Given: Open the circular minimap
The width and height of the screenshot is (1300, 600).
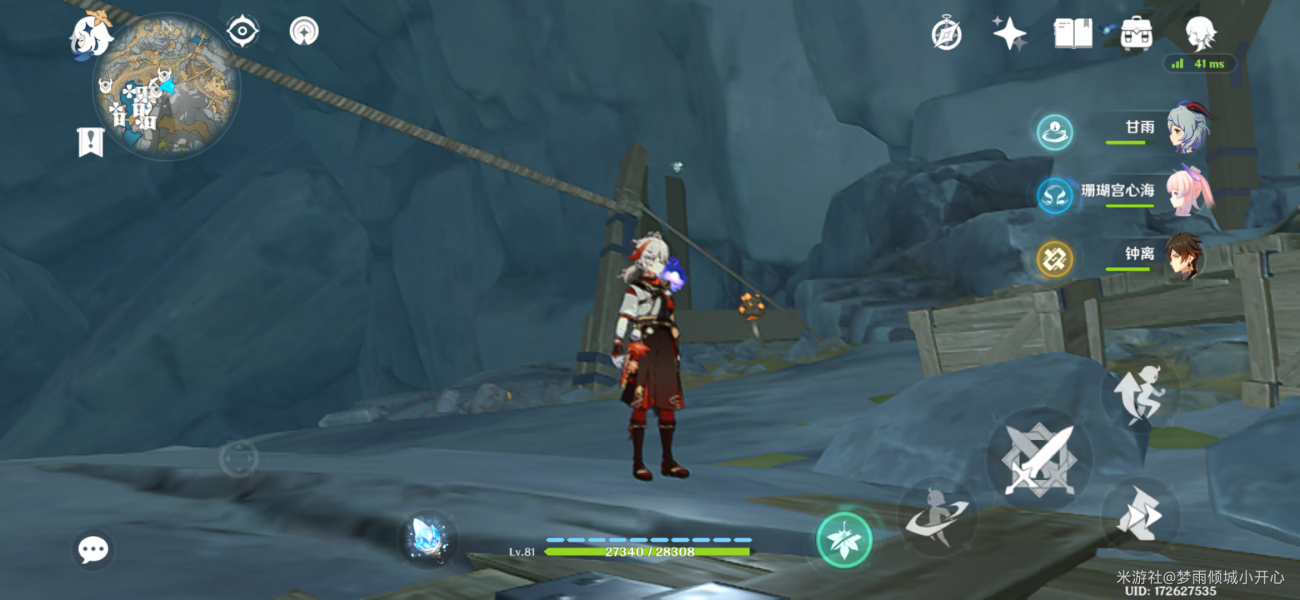Looking at the screenshot, I should [x=166, y=87].
